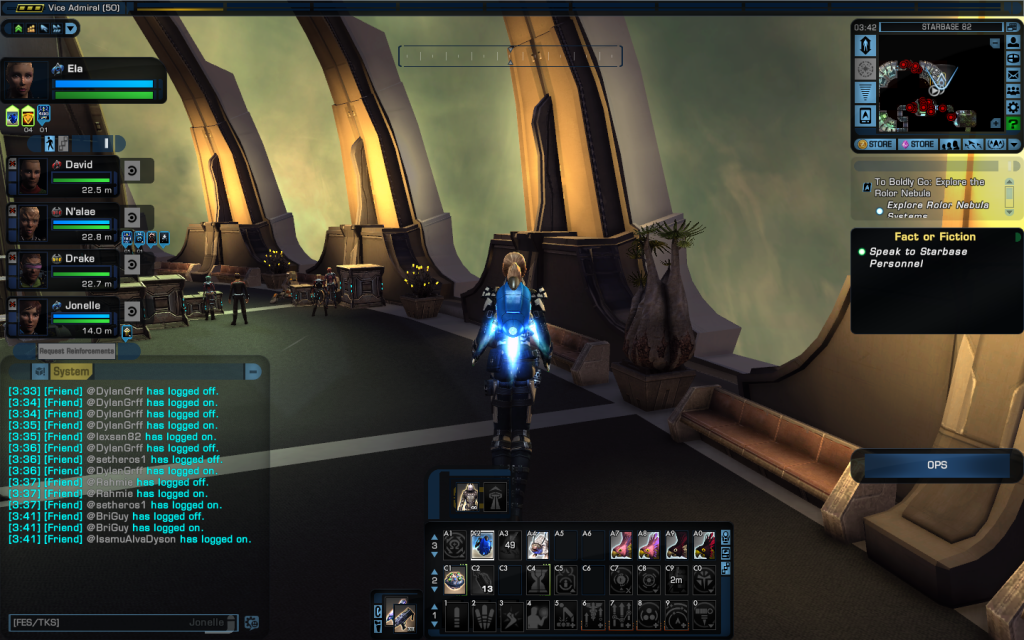
Task: Open the gold Store button
Action: pos(875,145)
